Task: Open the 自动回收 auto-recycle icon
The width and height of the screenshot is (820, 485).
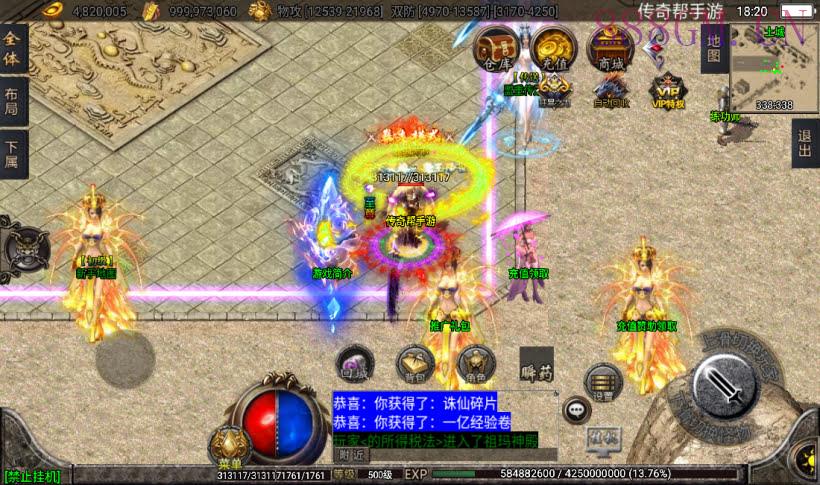Action: coord(611,91)
